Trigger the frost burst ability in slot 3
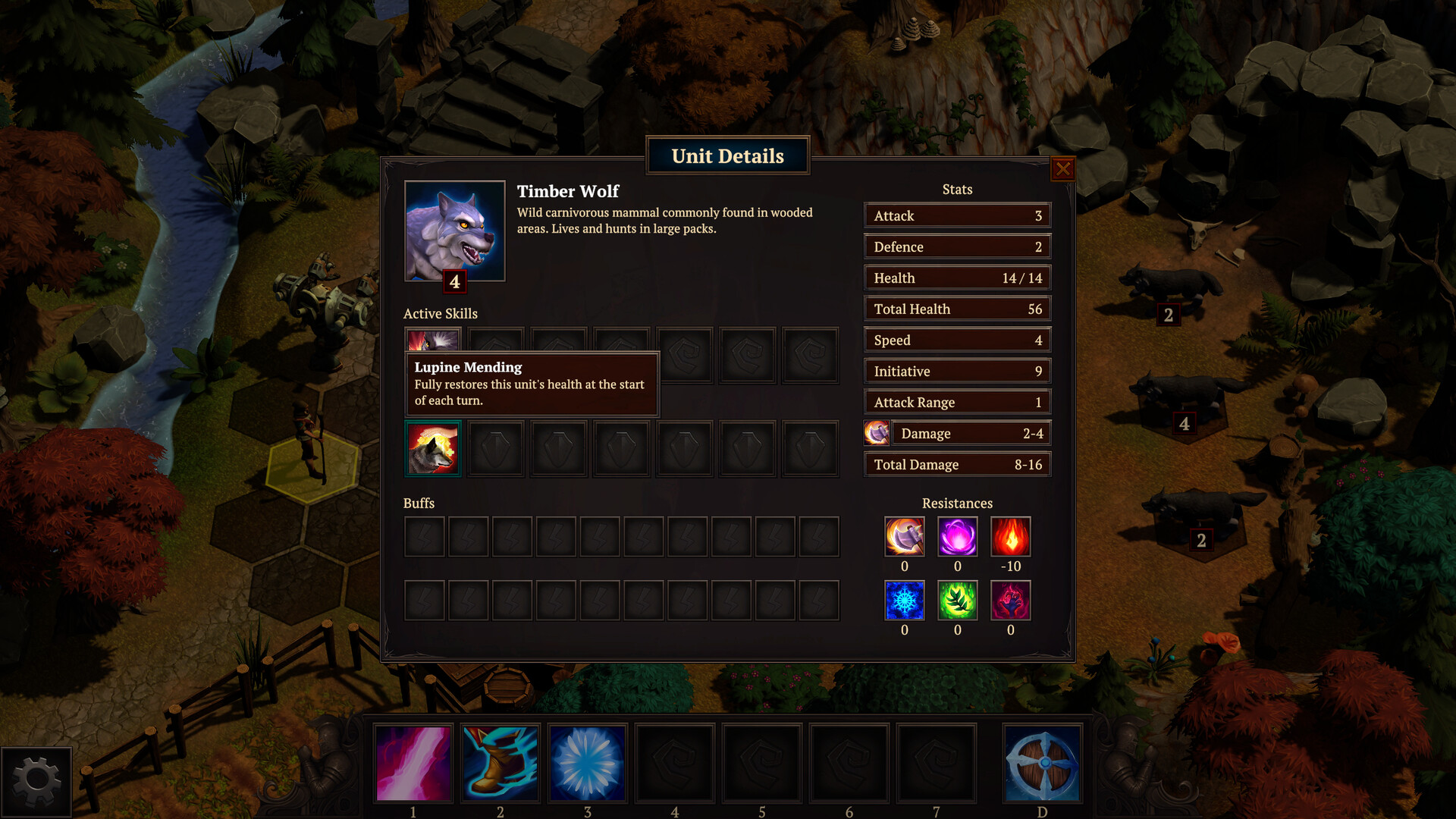This screenshot has width=1456, height=819. [x=587, y=762]
